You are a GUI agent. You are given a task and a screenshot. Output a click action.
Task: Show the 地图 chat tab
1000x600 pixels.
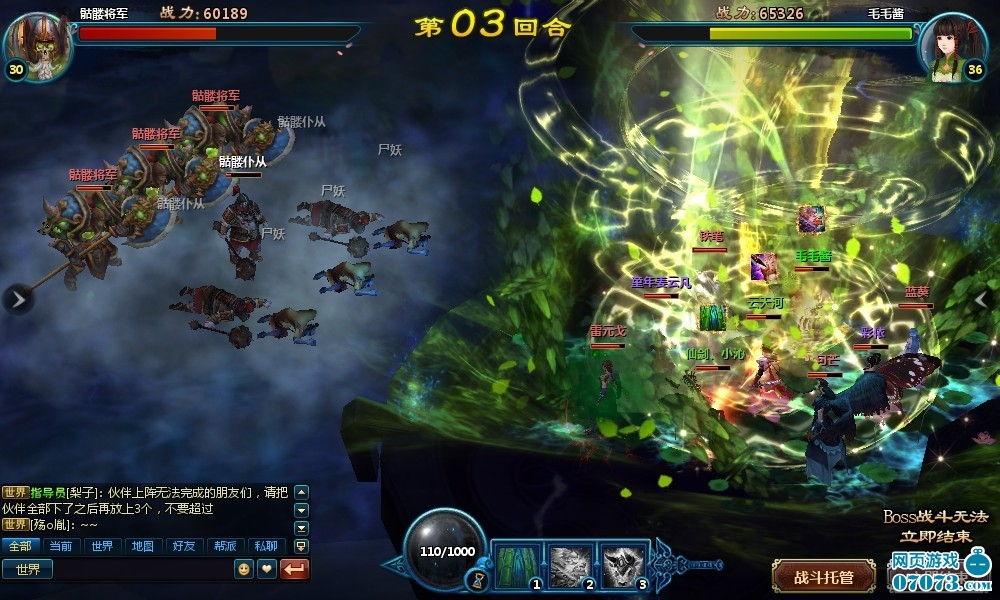[x=142, y=546]
